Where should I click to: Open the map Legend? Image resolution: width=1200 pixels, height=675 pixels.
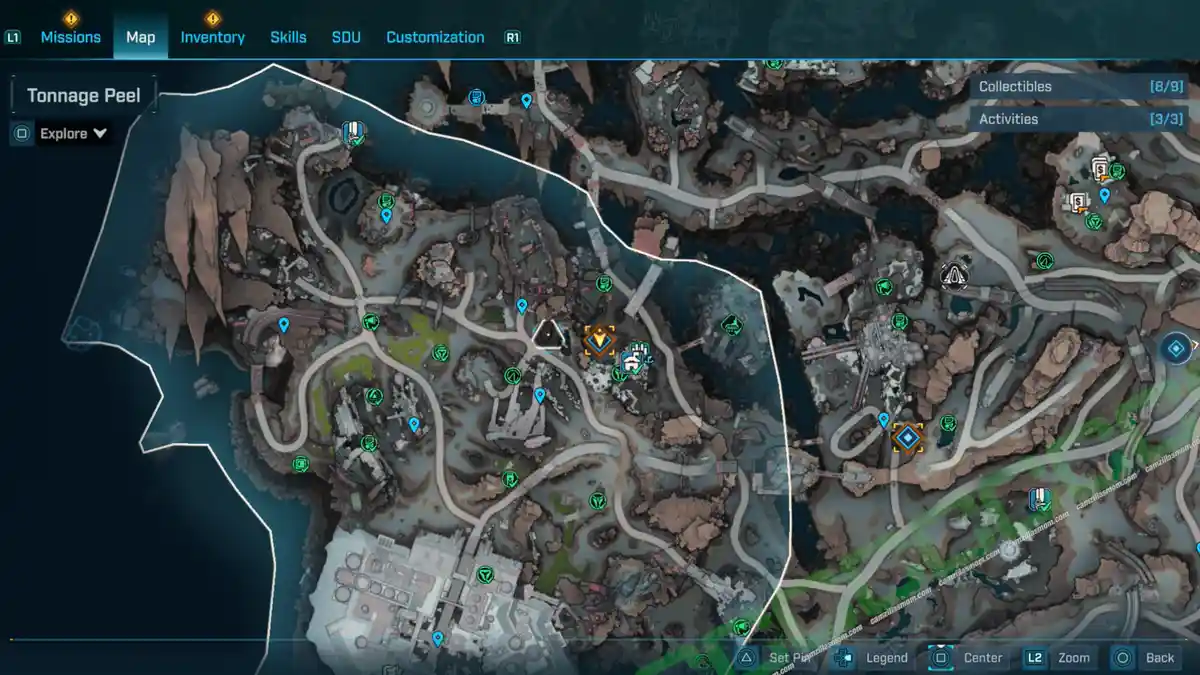click(886, 657)
